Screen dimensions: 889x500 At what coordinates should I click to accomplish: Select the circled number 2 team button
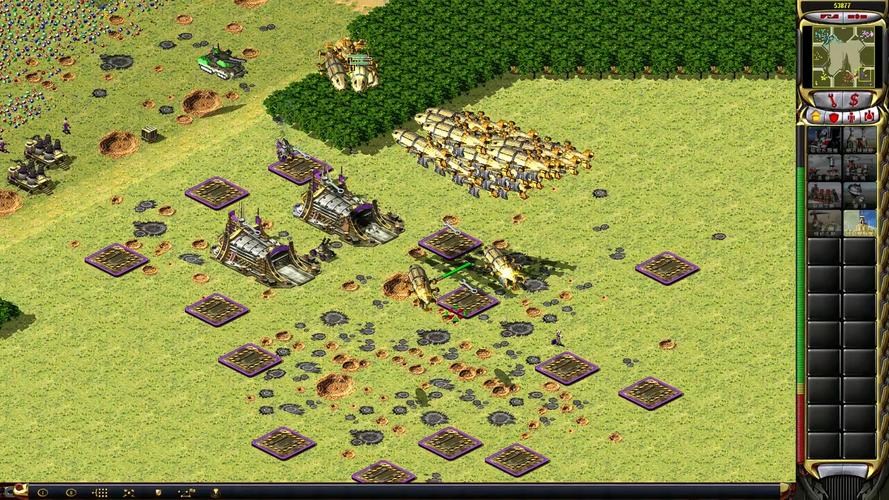pyautogui.click(x=71, y=493)
